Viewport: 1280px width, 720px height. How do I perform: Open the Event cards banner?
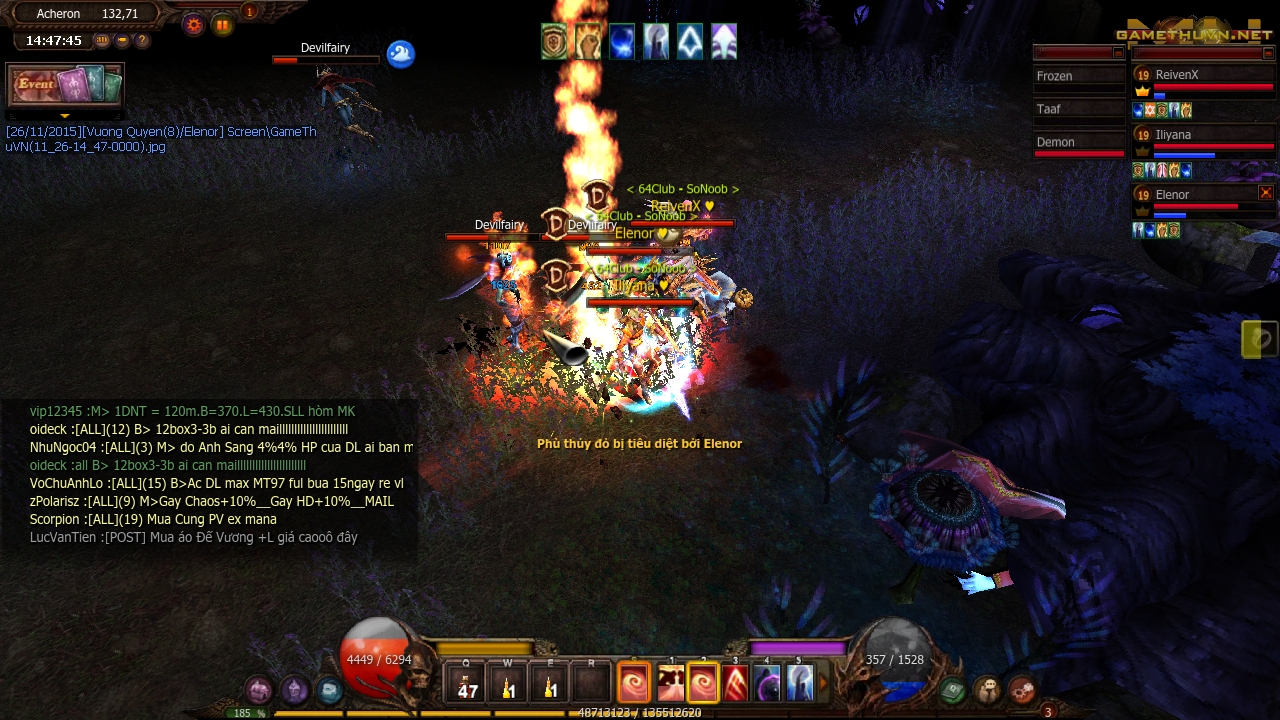click(65, 85)
